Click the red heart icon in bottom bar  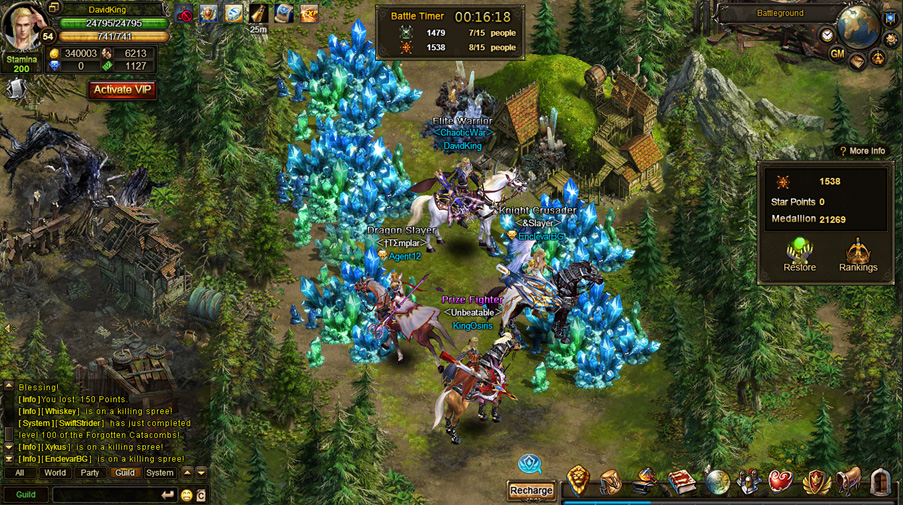781,481
